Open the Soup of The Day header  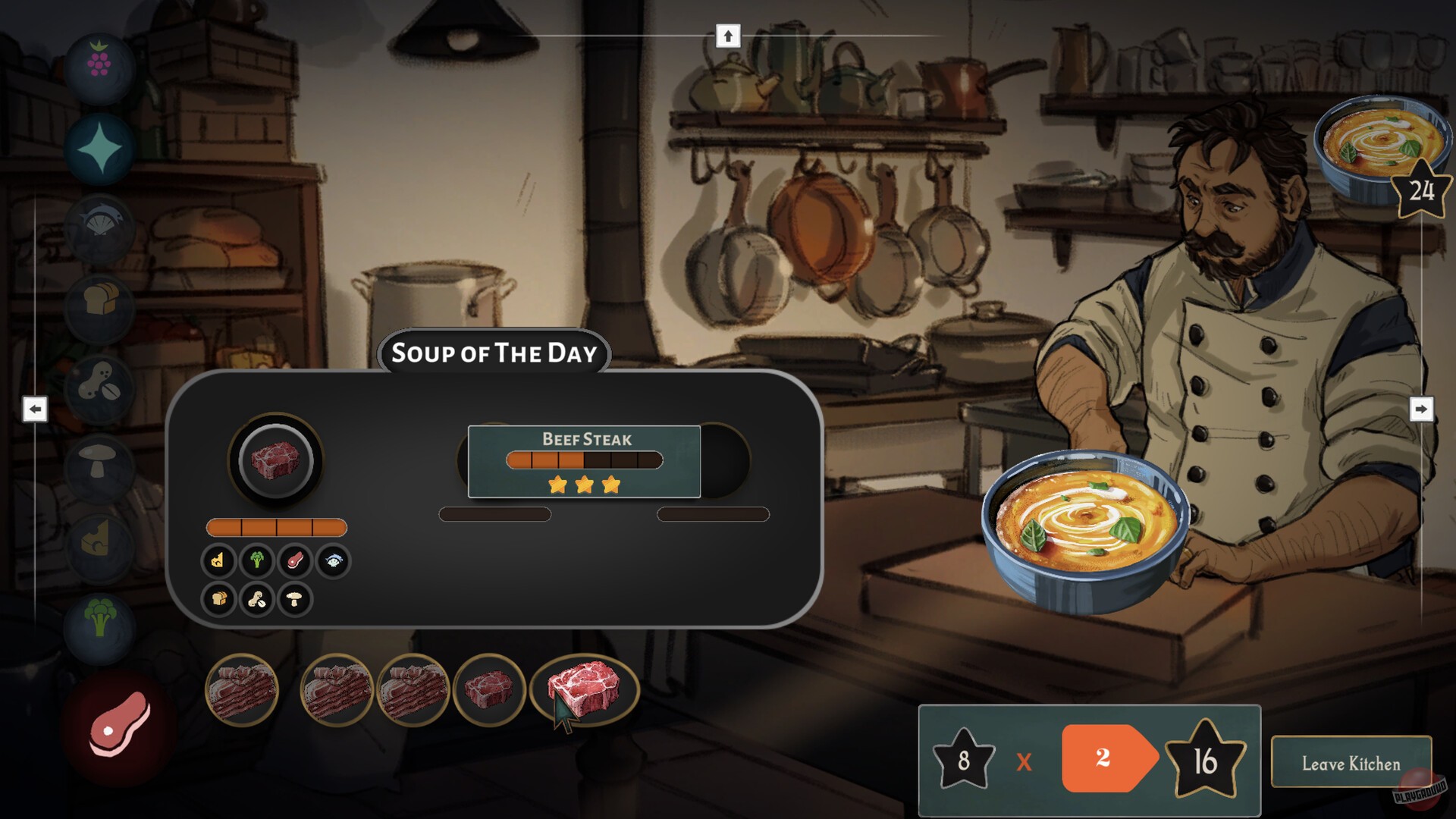(494, 353)
